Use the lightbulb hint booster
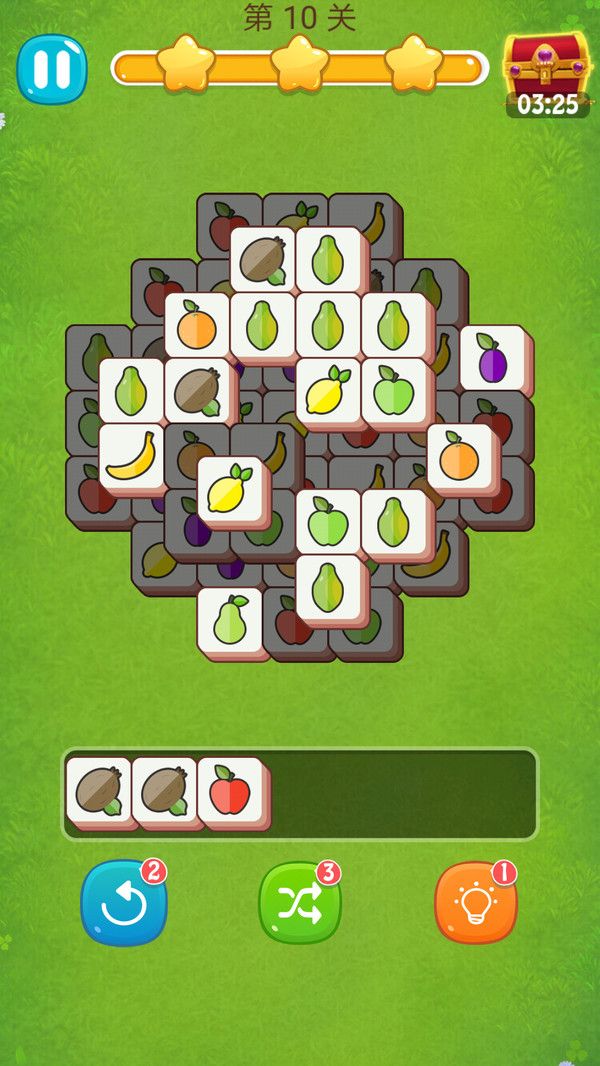The image size is (600, 1066). (476, 902)
